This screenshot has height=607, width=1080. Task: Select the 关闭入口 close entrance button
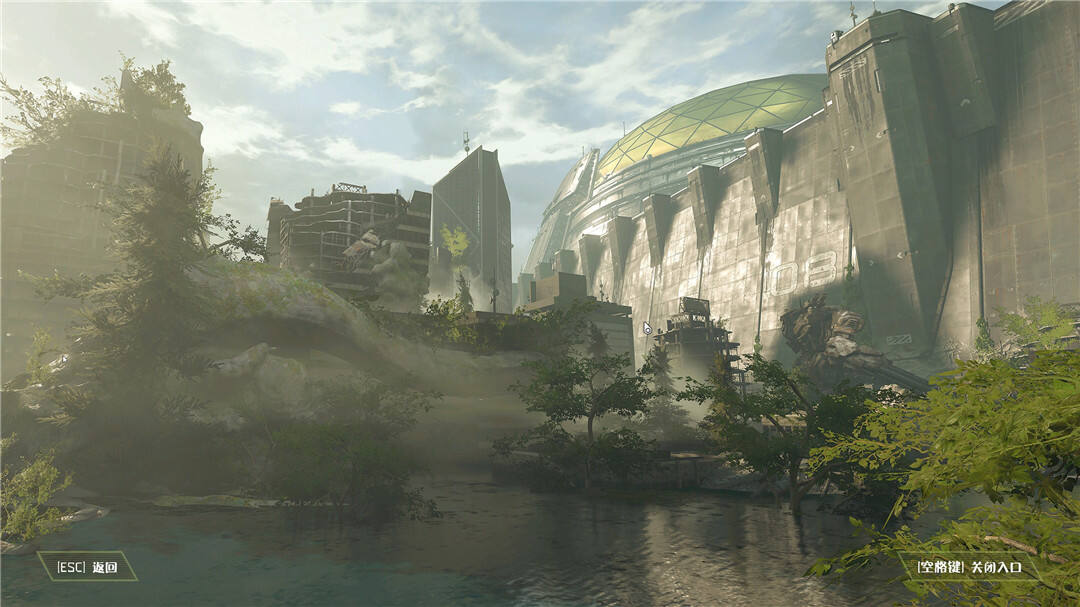click(x=969, y=567)
